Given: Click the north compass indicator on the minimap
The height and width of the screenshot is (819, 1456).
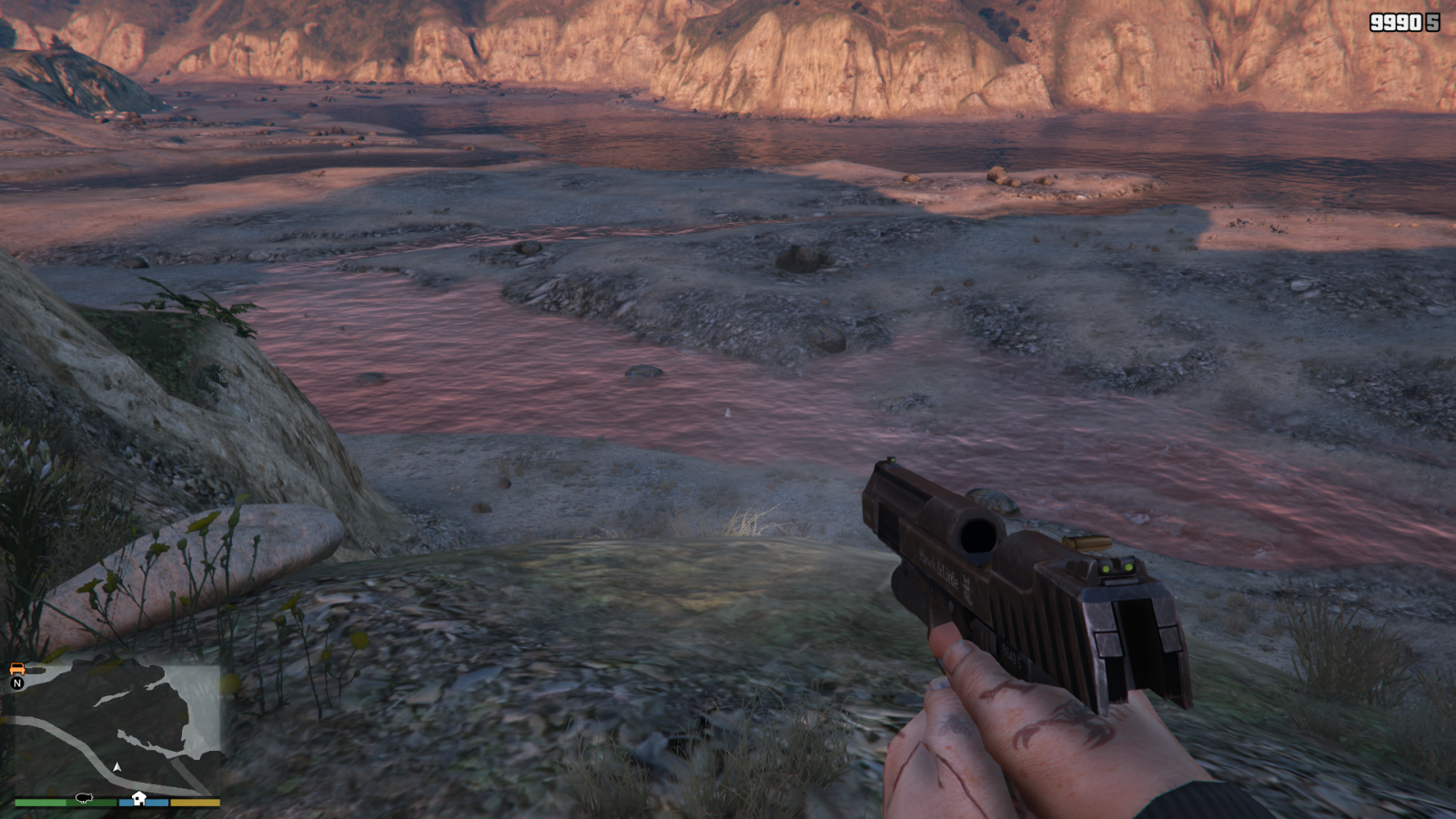Looking at the screenshot, I should (x=16, y=683).
